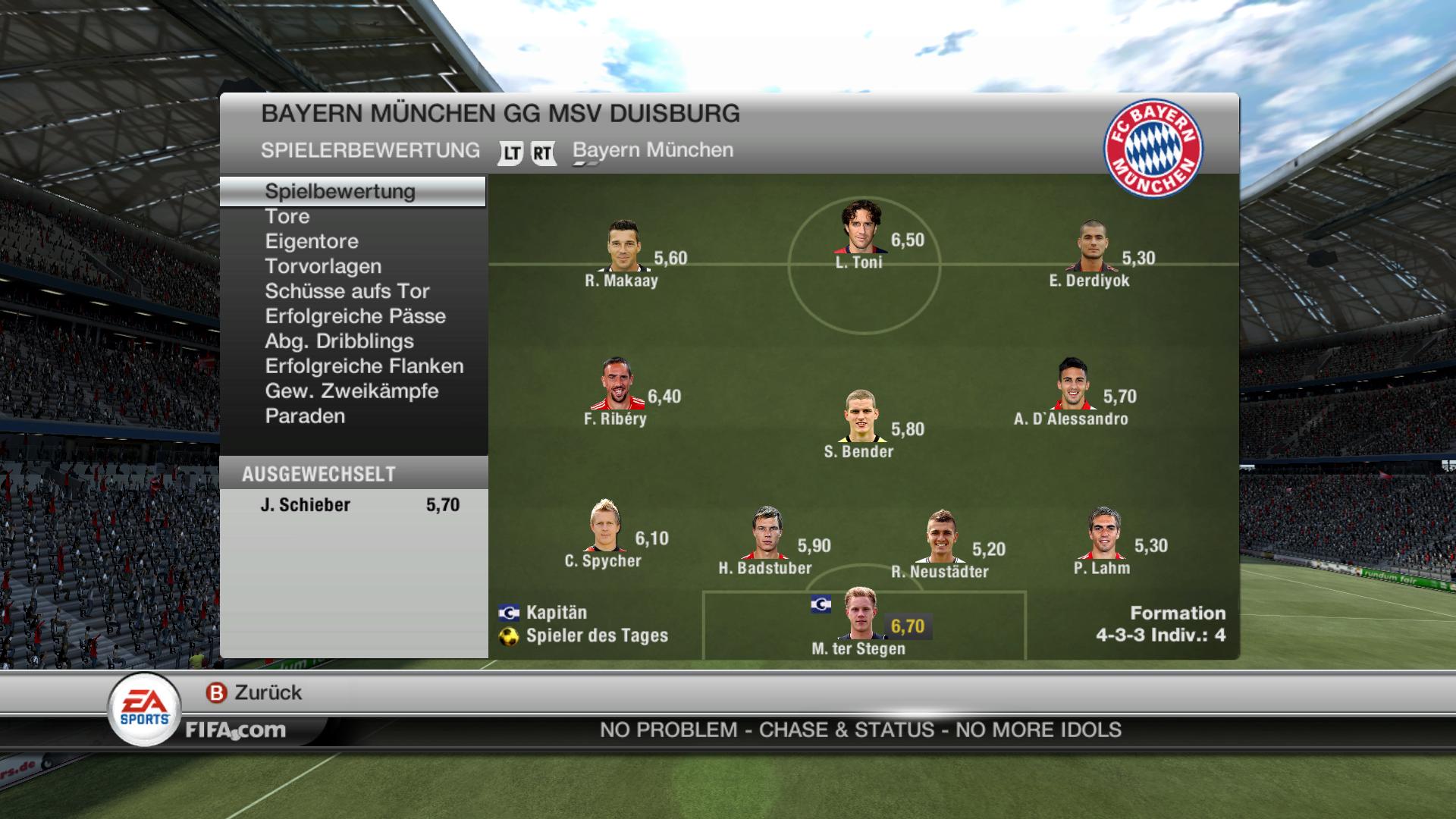
Task: Select S. Bender in midfield
Action: [x=862, y=416]
